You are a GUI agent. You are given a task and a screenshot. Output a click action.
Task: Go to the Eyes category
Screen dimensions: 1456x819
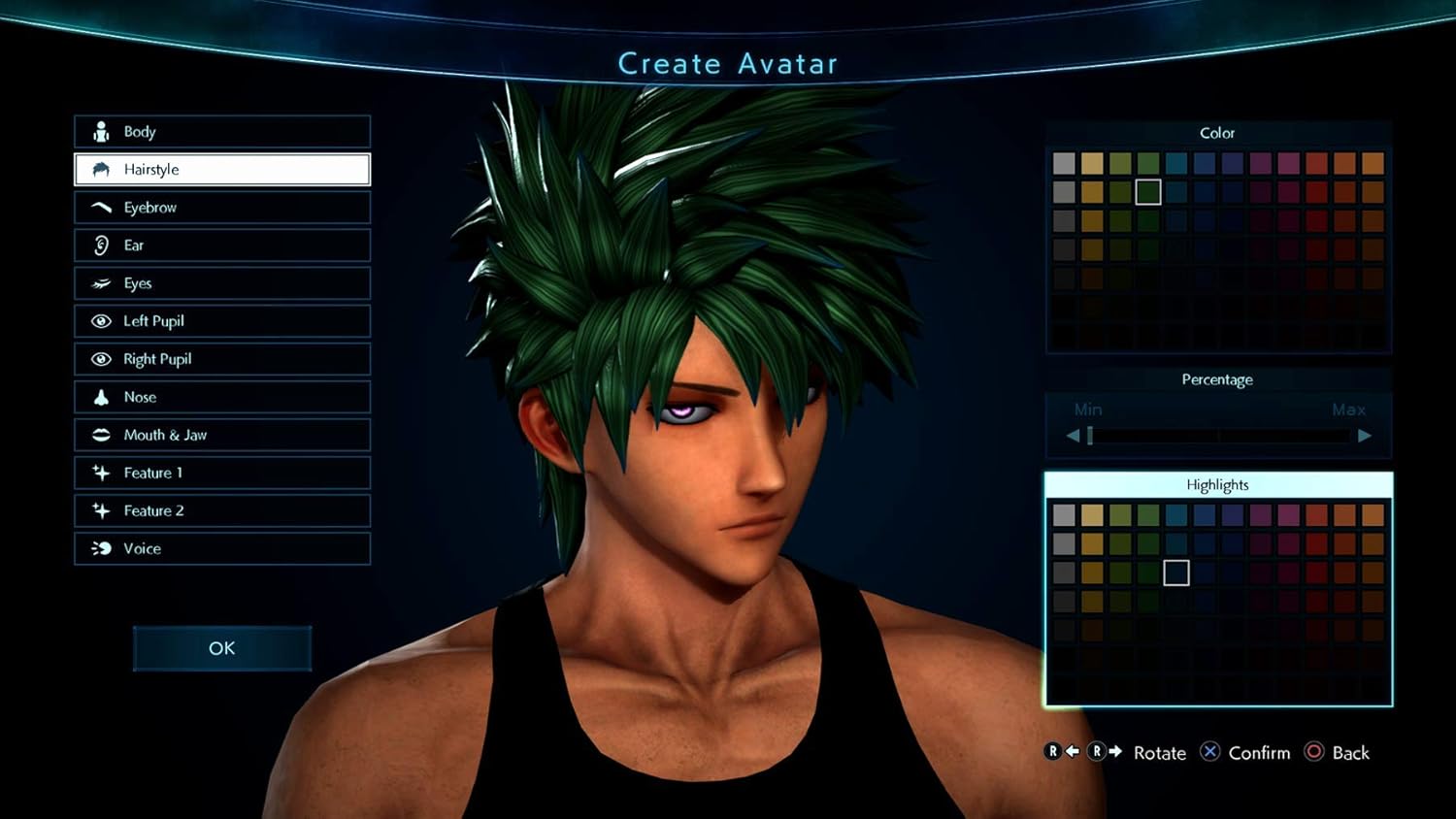222,283
